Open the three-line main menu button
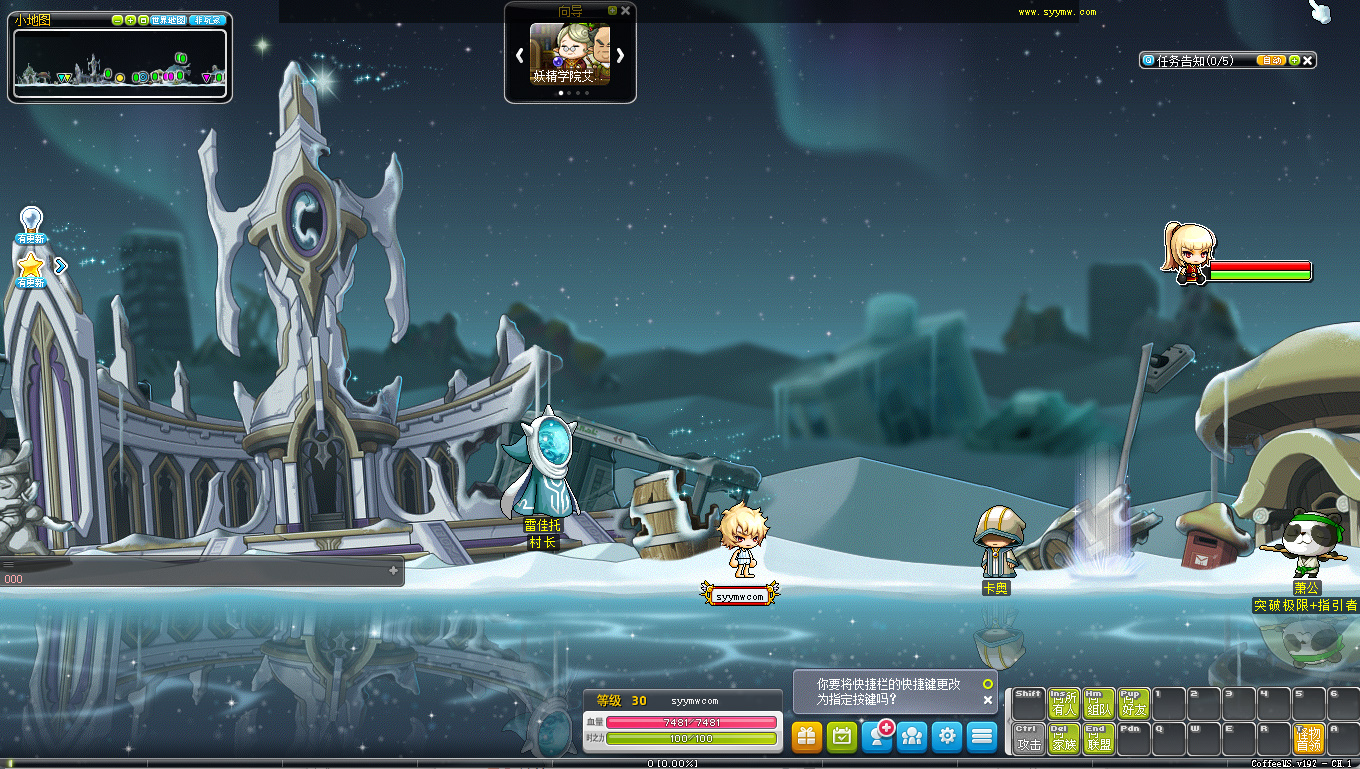This screenshot has height=769, width=1360. pos(982,737)
